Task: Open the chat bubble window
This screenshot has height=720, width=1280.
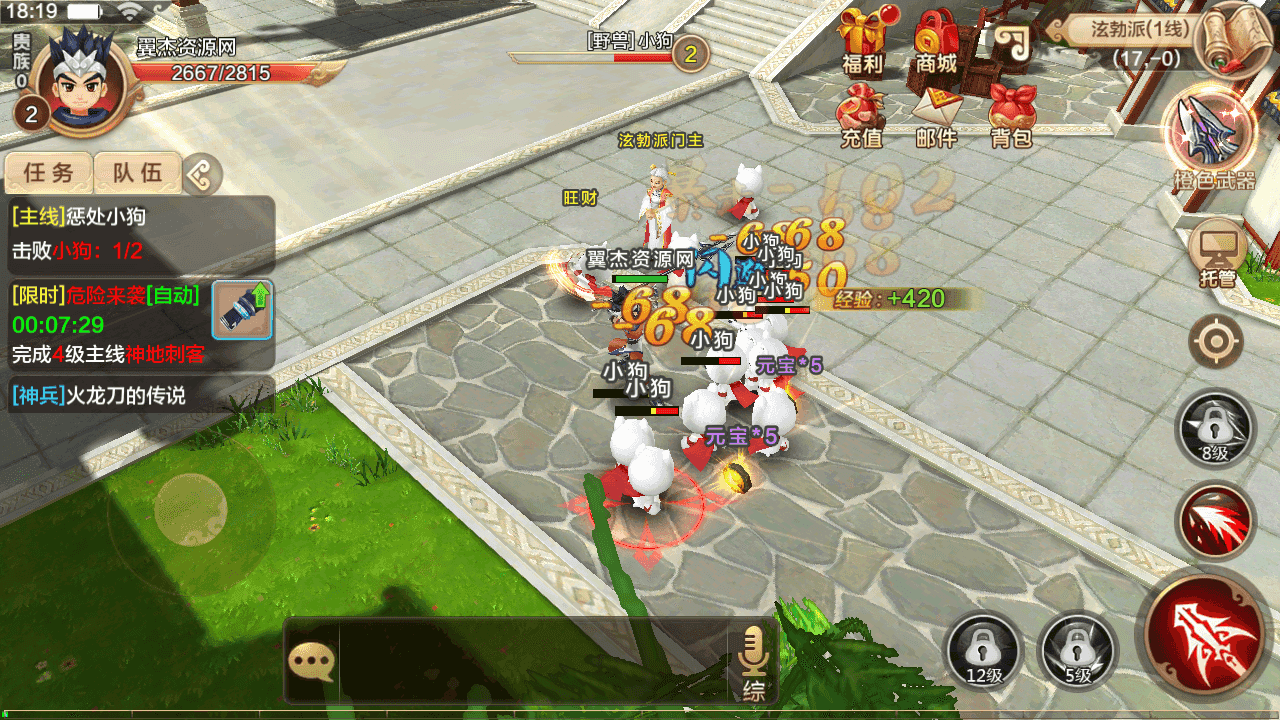Action: point(311,660)
